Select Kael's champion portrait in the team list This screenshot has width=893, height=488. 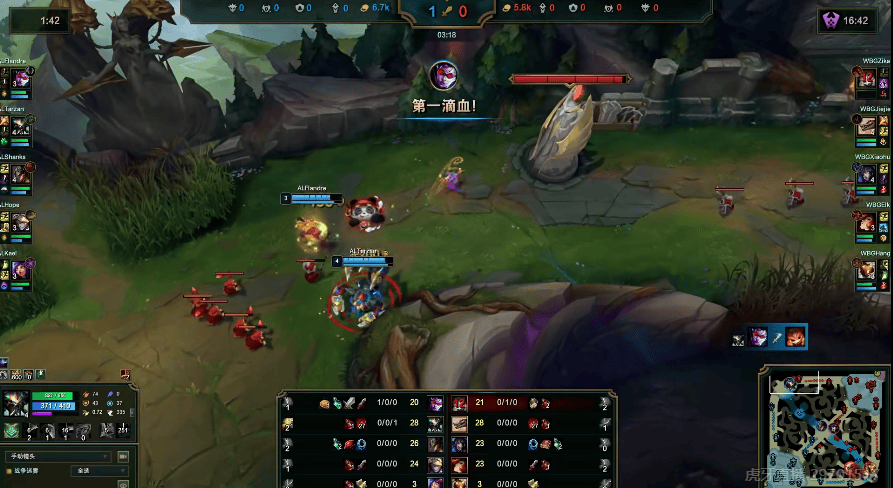click(x=21, y=270)
